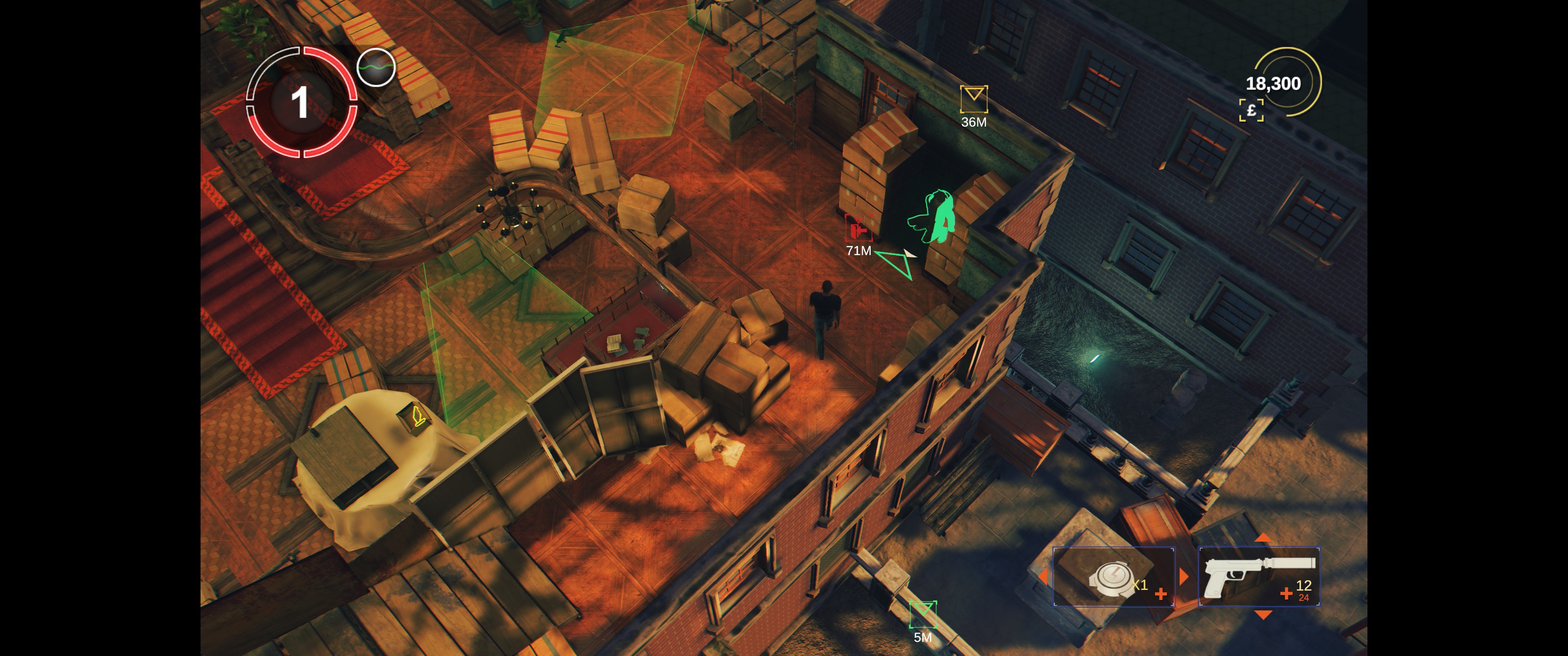
Task: Buy pistol ammo with the plus icon
Action: pos(1285,593)
